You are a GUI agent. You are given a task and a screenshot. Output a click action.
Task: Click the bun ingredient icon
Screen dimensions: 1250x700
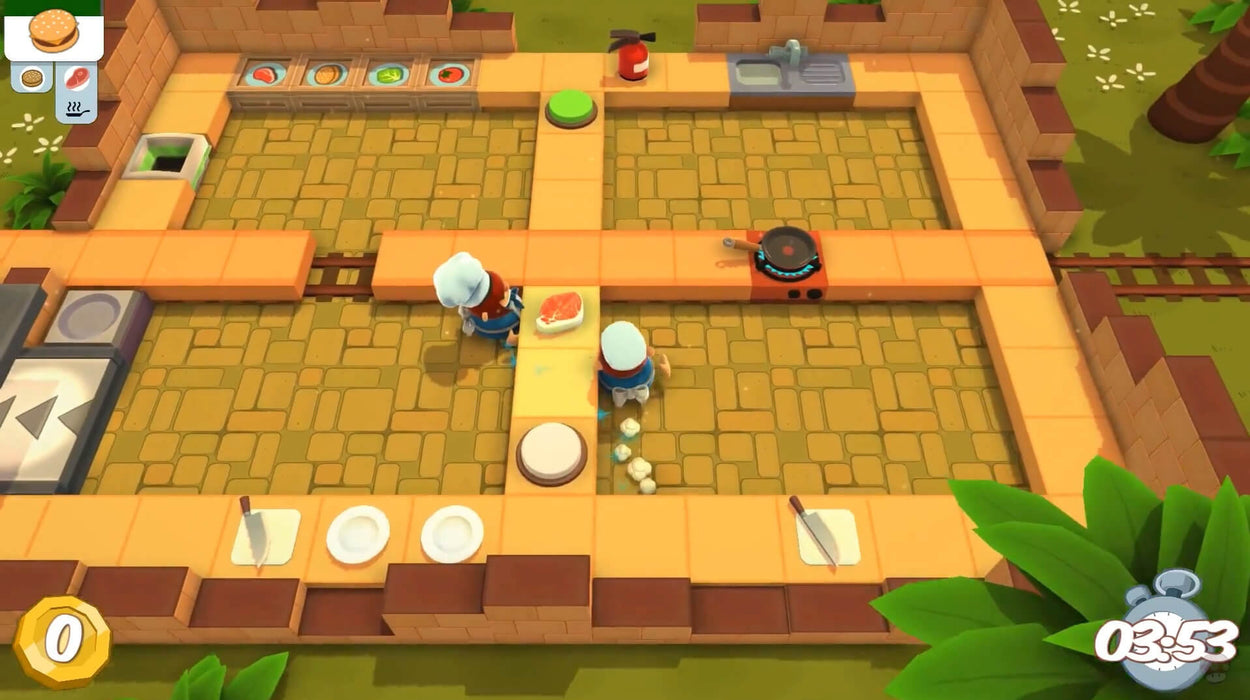coord(32,77)
